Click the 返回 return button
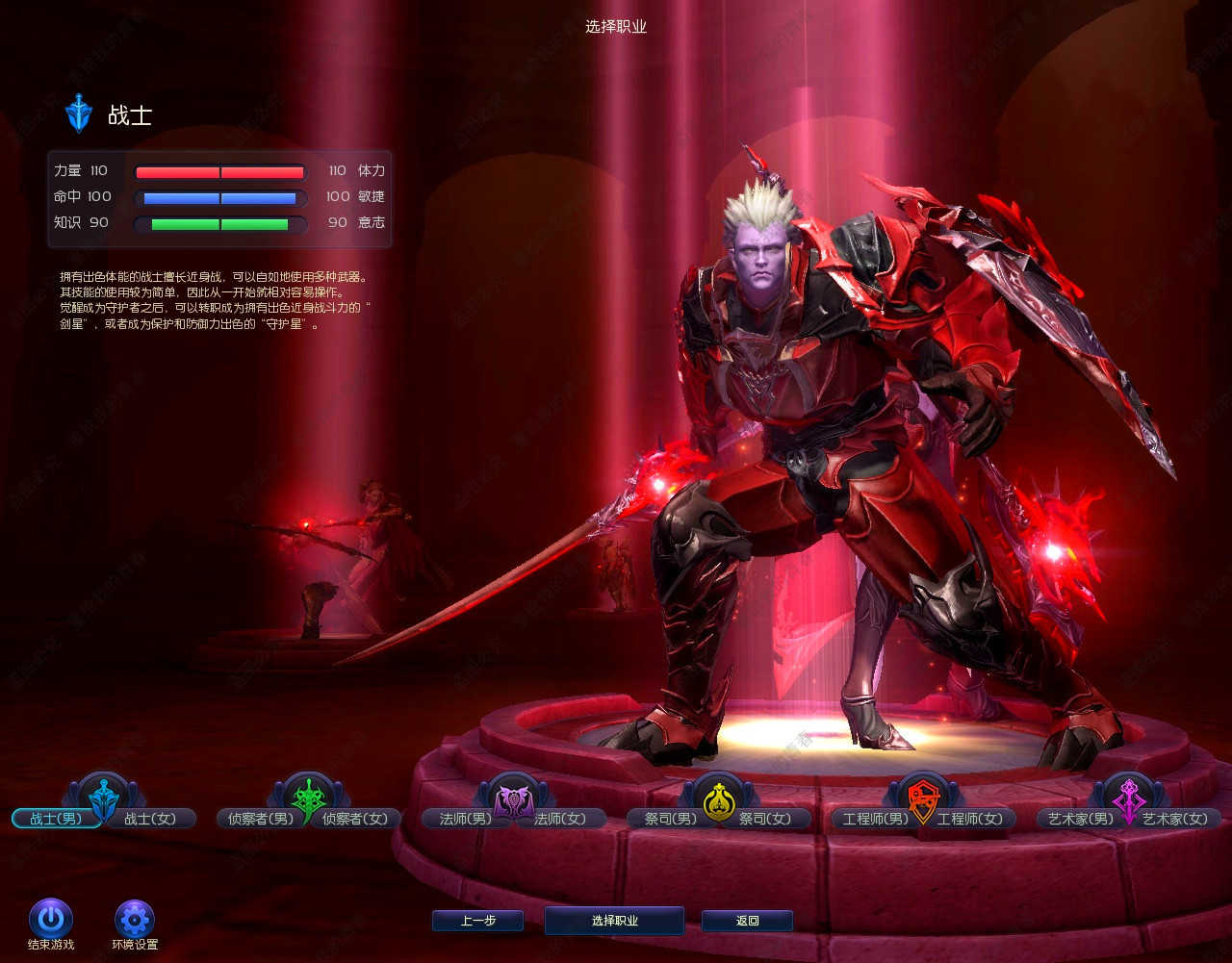 [x=747, y=921]
